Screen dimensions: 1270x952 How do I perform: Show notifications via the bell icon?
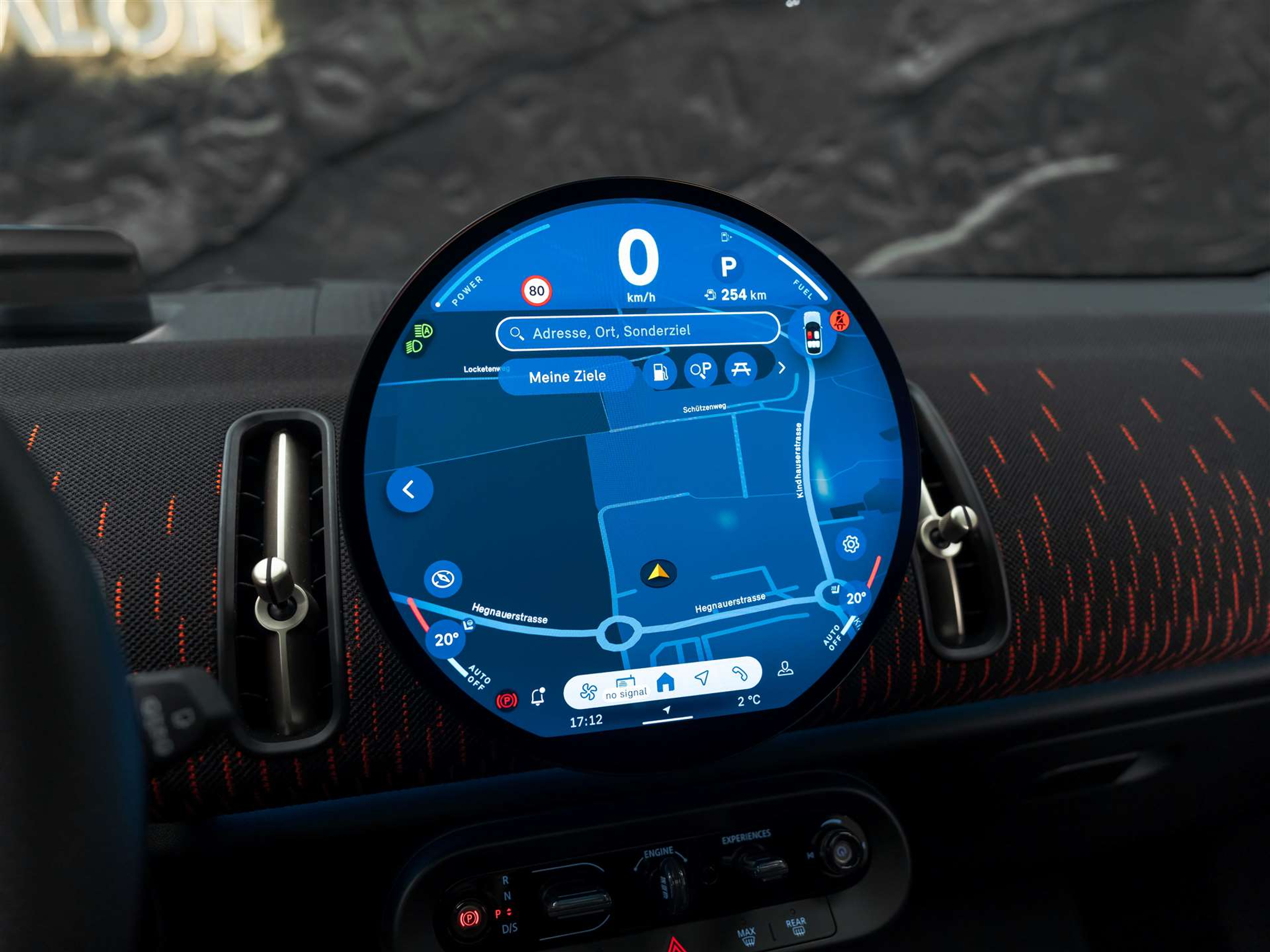538,696
